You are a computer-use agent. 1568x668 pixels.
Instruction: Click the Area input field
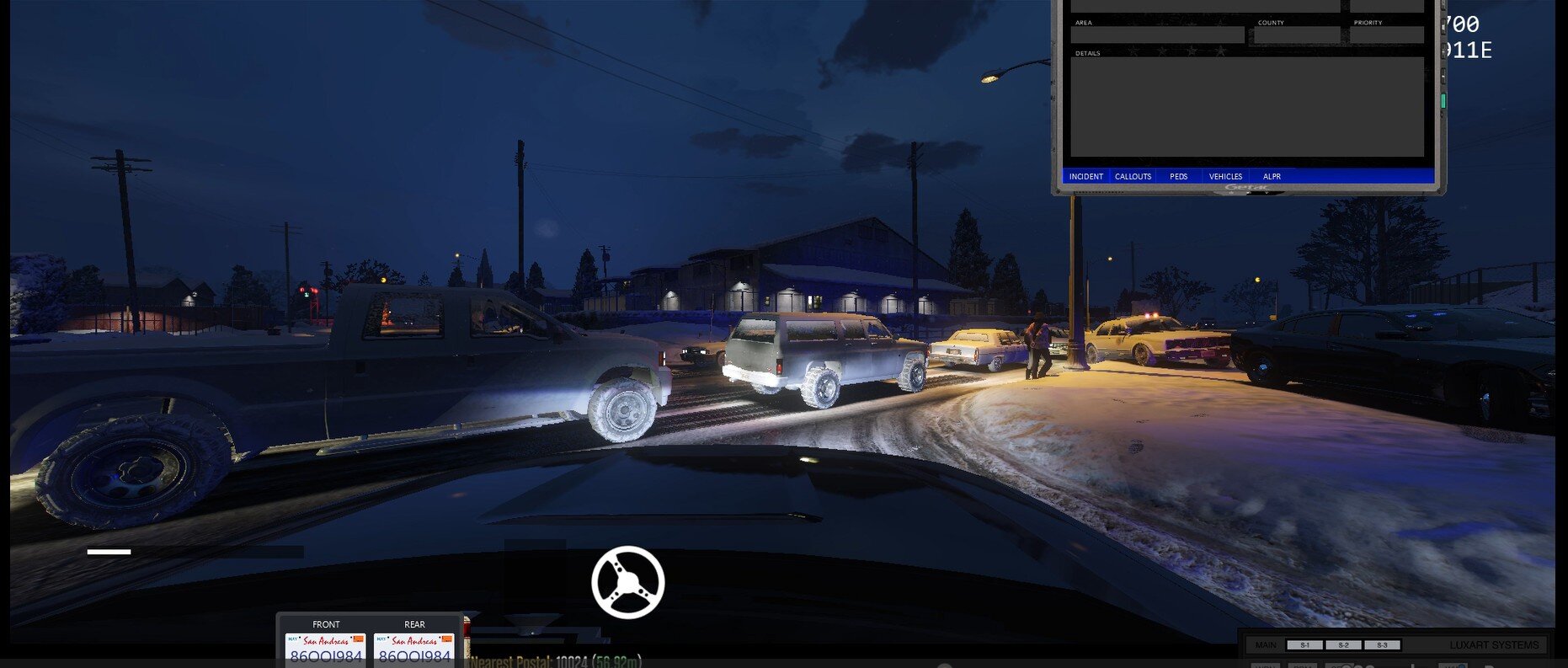click(1157, 35)
